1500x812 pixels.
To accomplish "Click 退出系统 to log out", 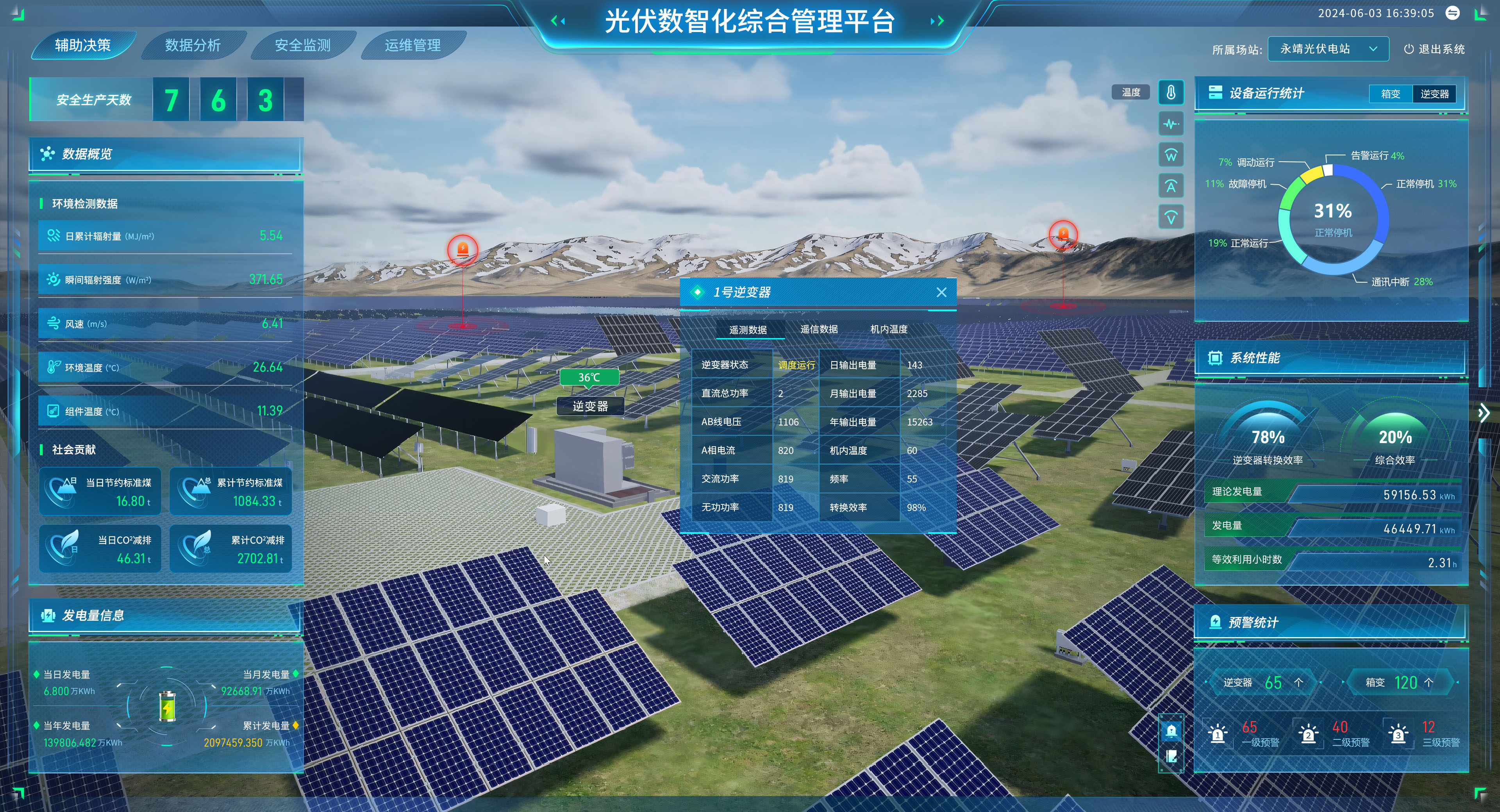I will click(1434, 49).
